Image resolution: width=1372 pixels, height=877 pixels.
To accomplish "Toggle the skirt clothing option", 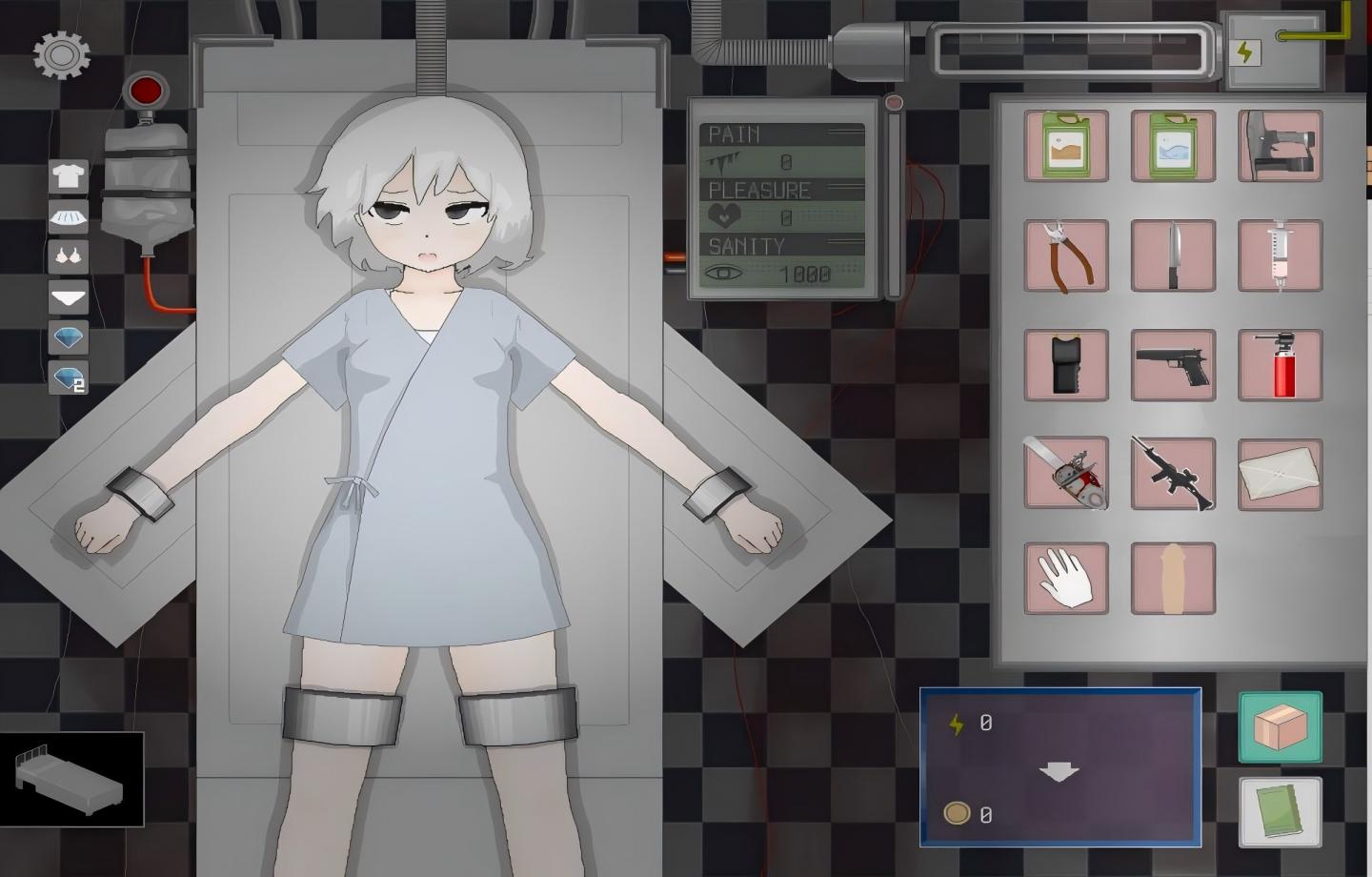I will [x=66, y=216].
